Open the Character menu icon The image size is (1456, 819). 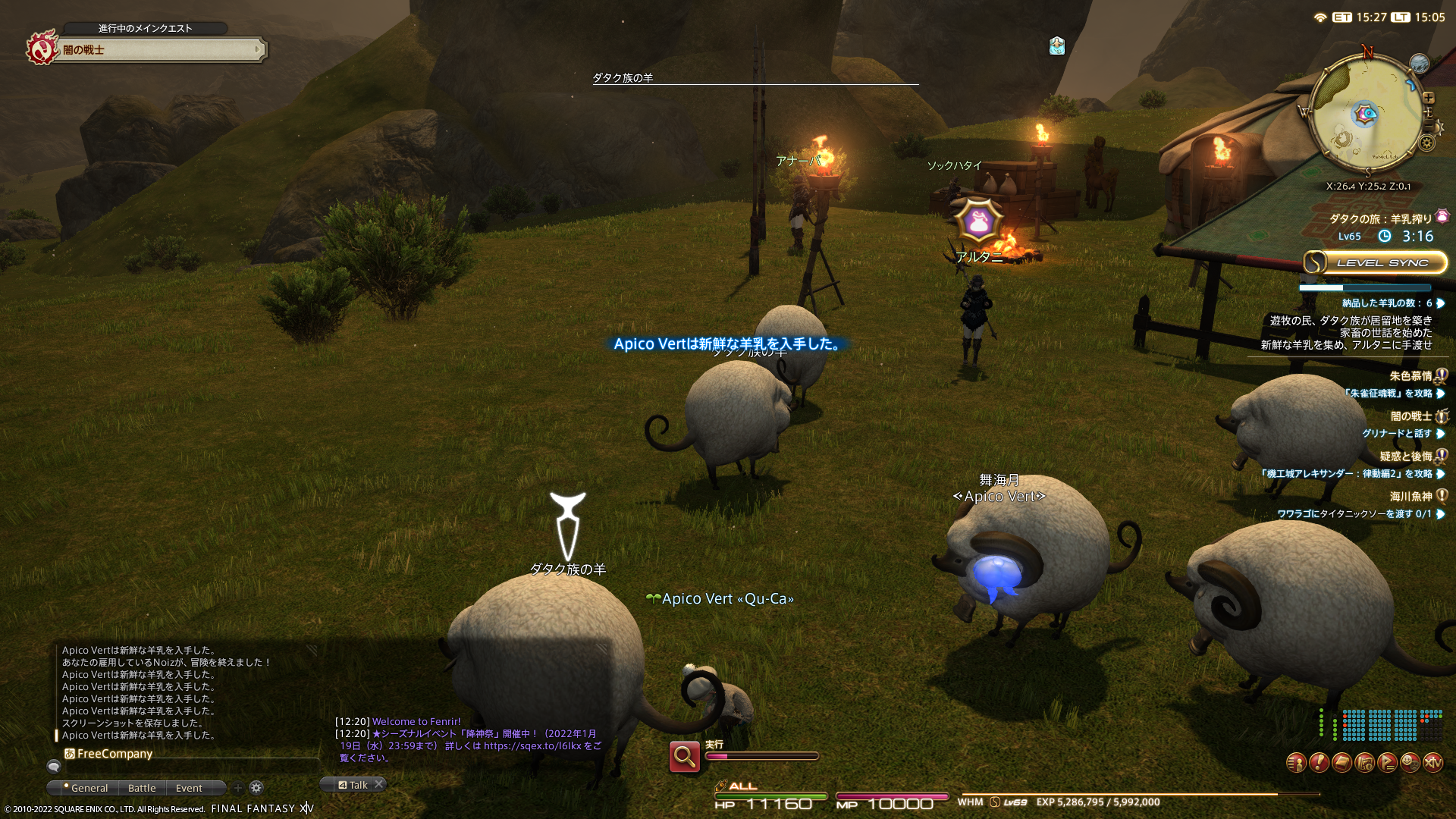click(x=1296, y=762)
